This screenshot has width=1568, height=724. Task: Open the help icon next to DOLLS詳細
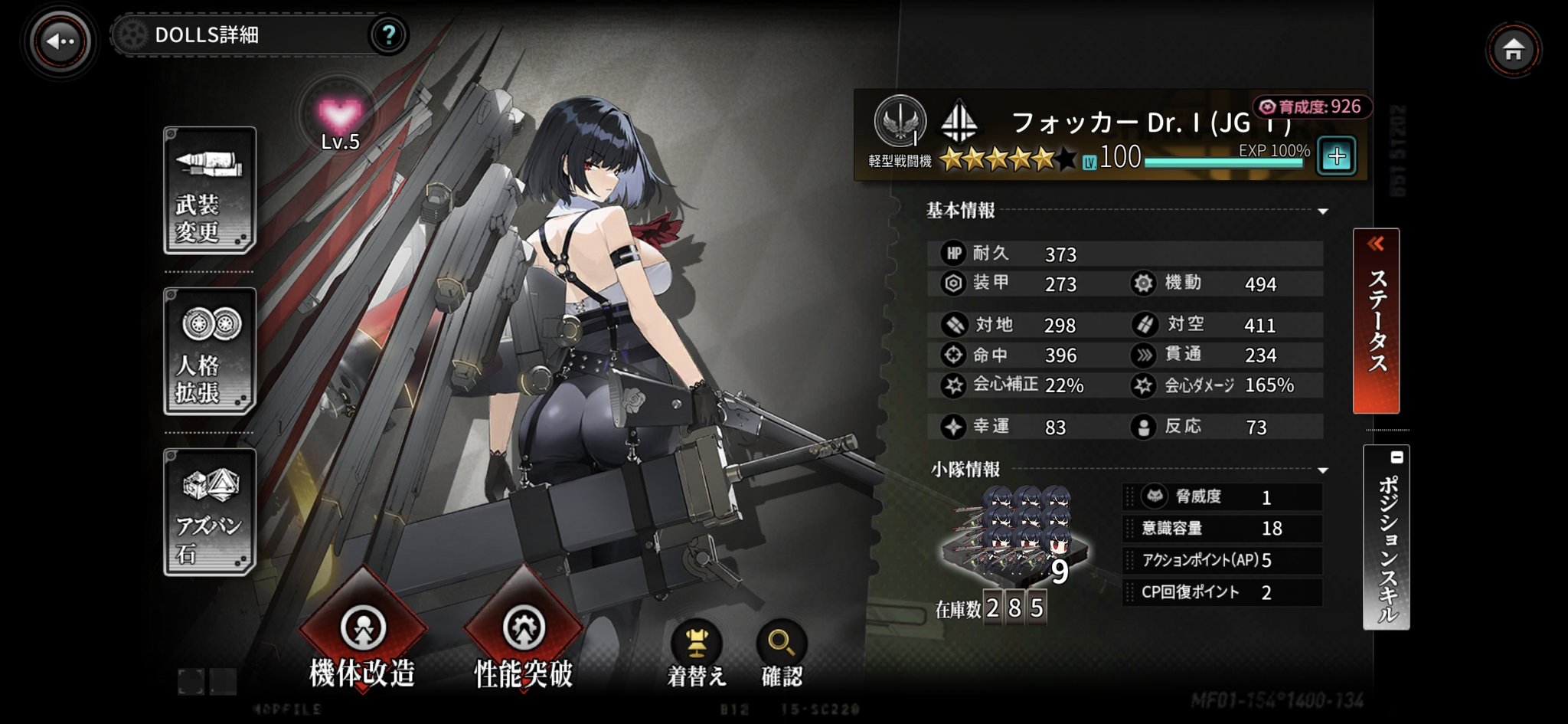389,34
